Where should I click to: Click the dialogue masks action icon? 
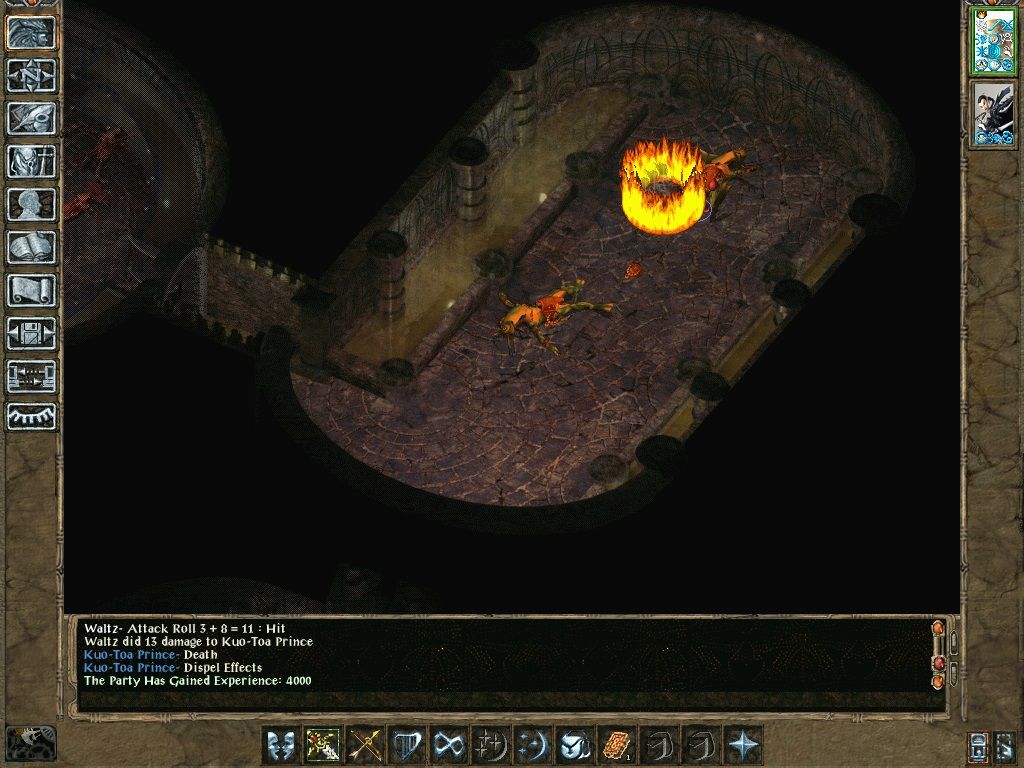click(281, 746)
